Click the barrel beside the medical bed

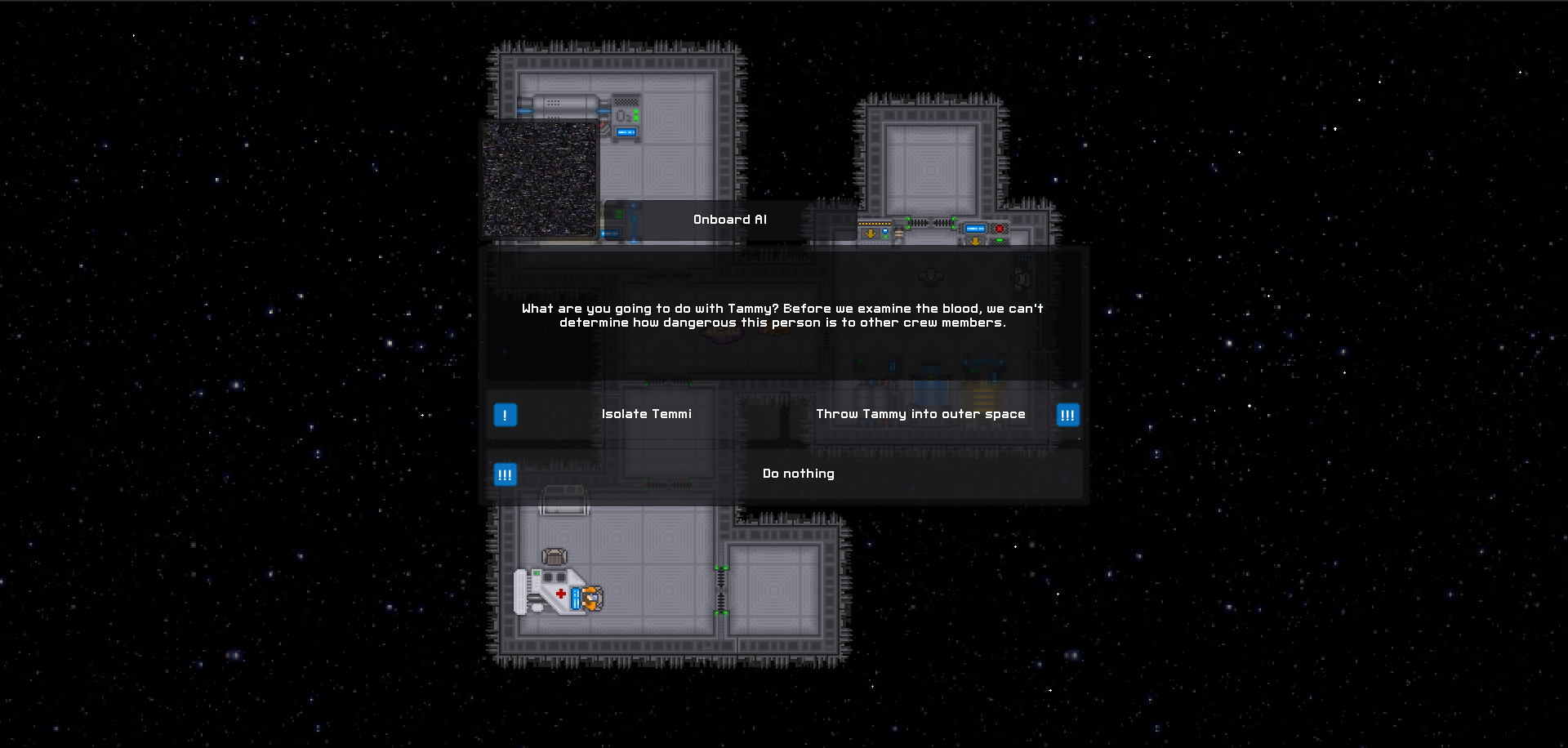pos(554,557)
